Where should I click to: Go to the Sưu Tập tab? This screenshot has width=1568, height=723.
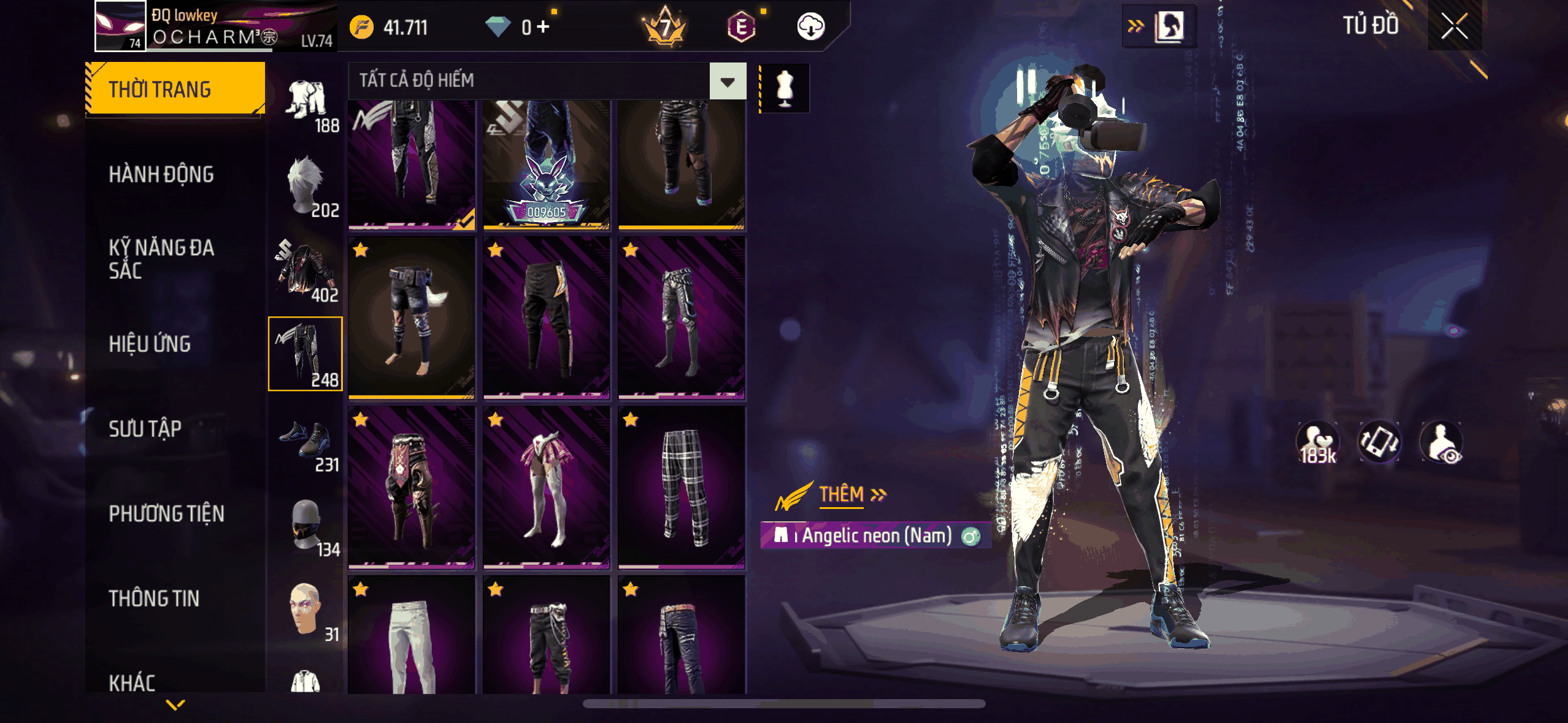[x=145, y=429]
